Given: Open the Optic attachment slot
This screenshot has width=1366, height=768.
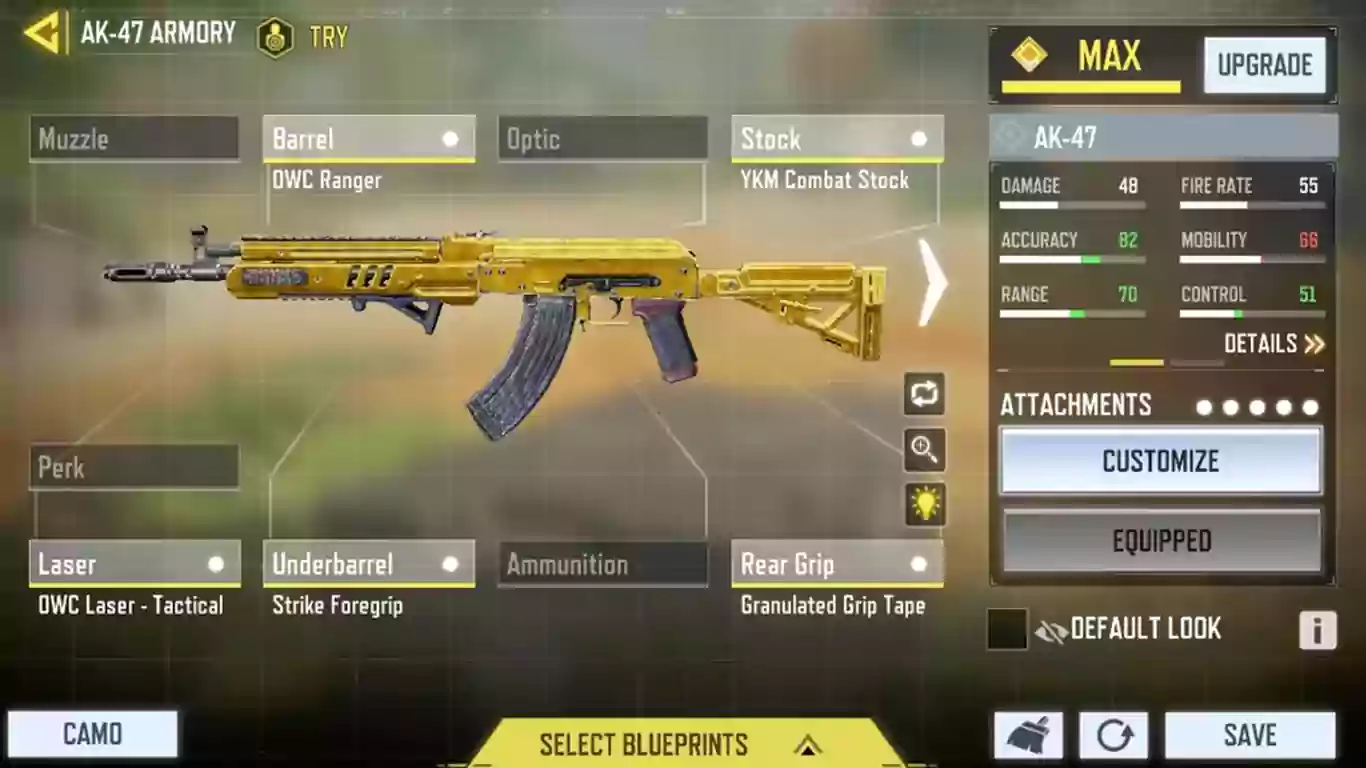Looking at the screenshot, I should click(x=602, y=139).
